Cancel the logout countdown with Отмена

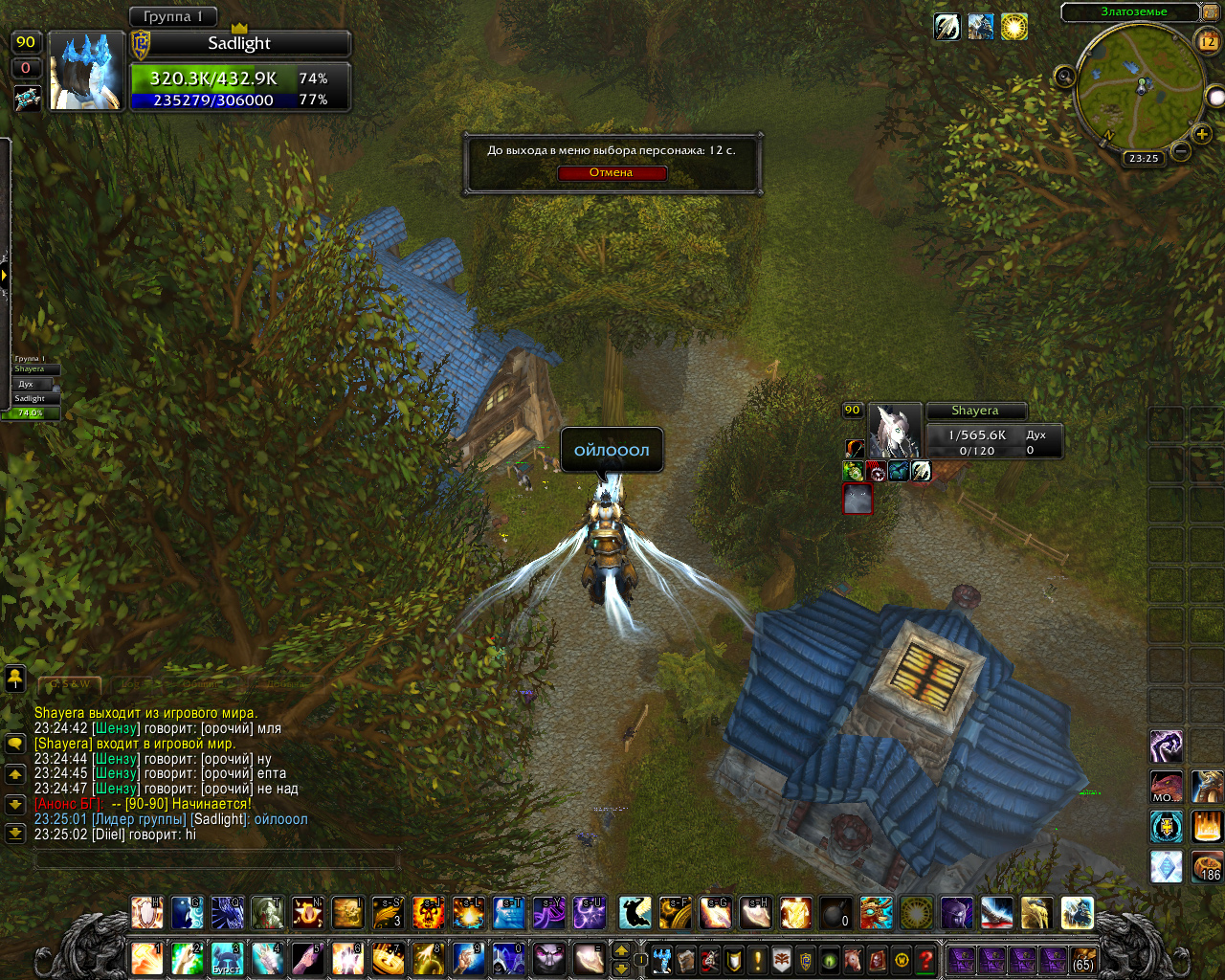(611, 173)
